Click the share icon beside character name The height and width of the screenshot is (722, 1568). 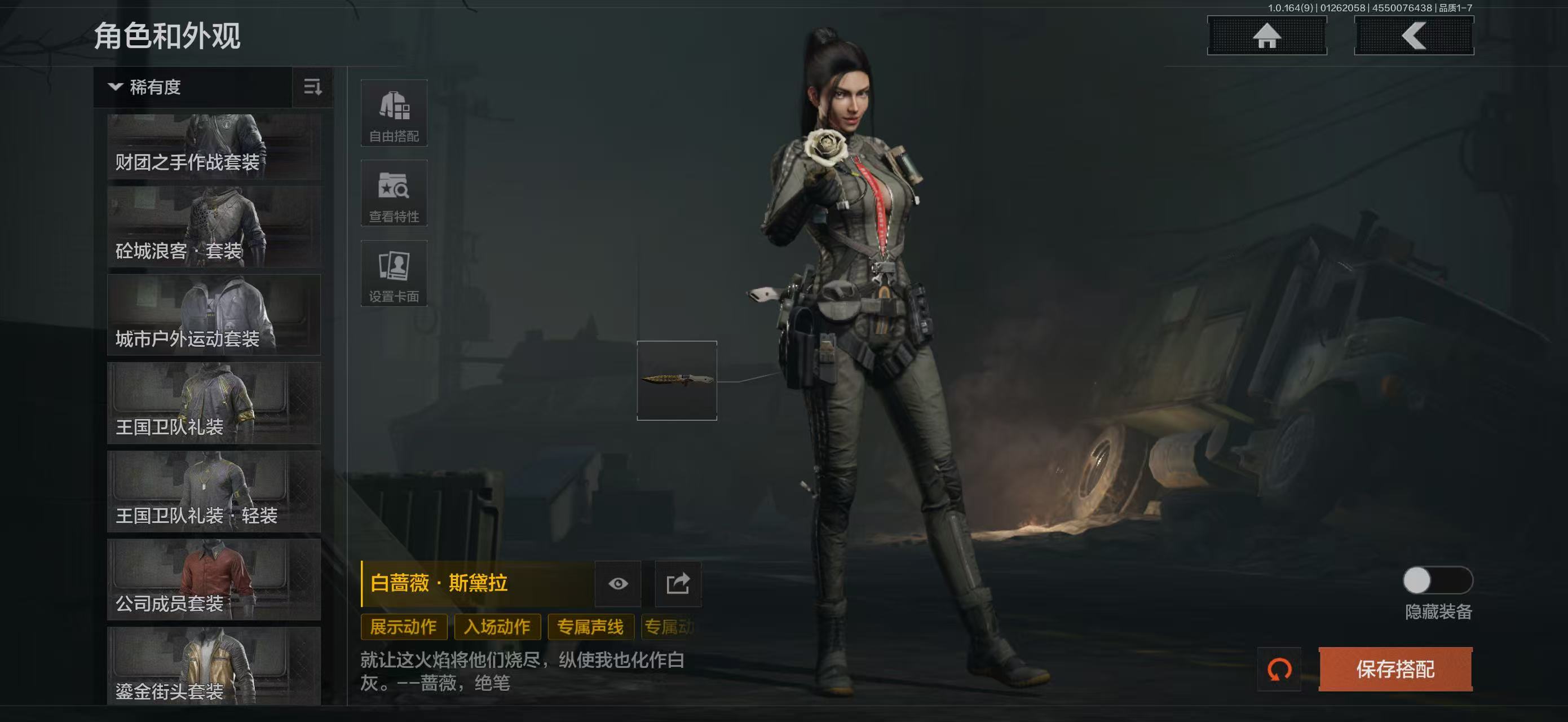678,584
